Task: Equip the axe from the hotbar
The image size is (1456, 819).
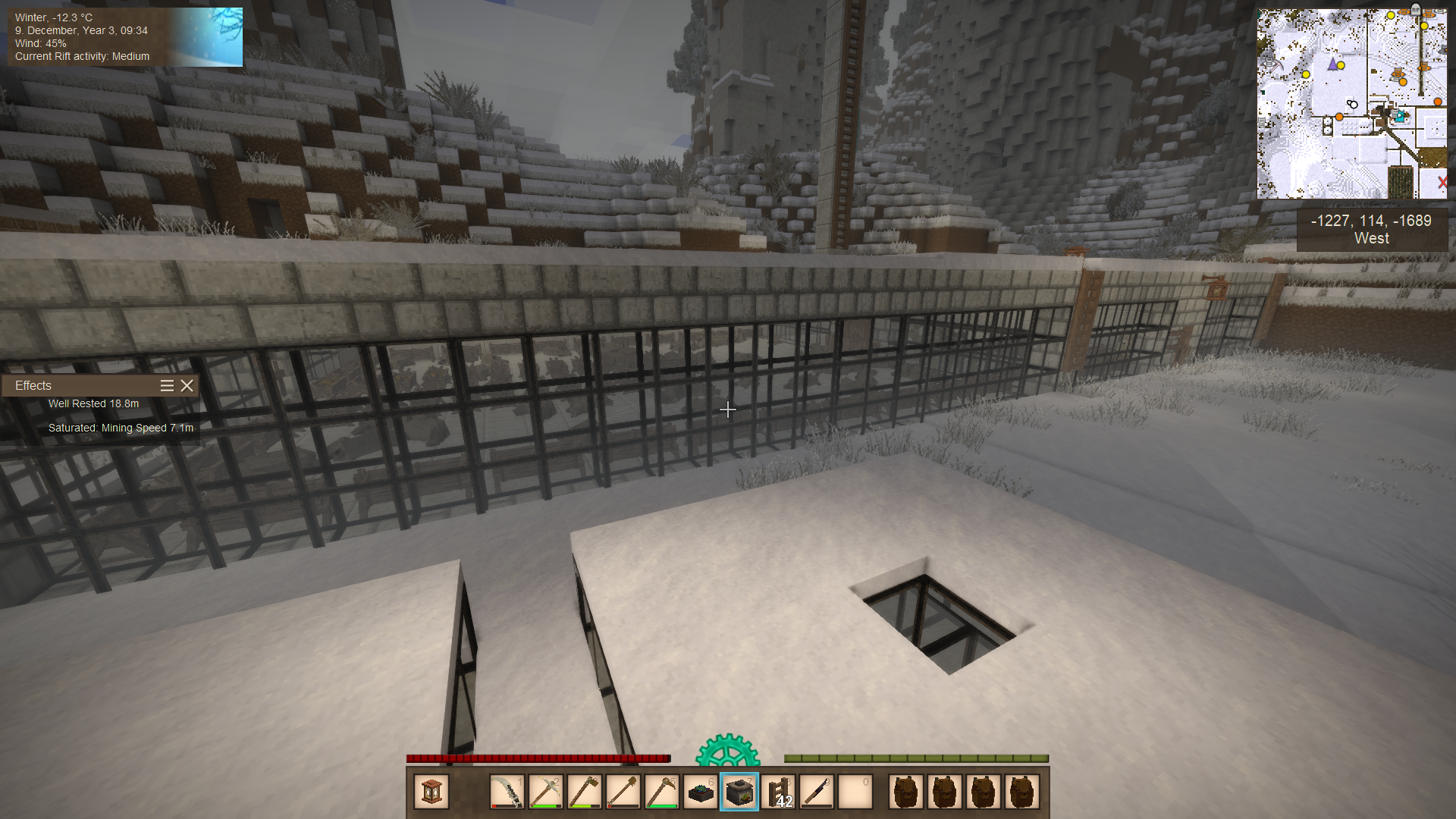Action: click(585, 792)
